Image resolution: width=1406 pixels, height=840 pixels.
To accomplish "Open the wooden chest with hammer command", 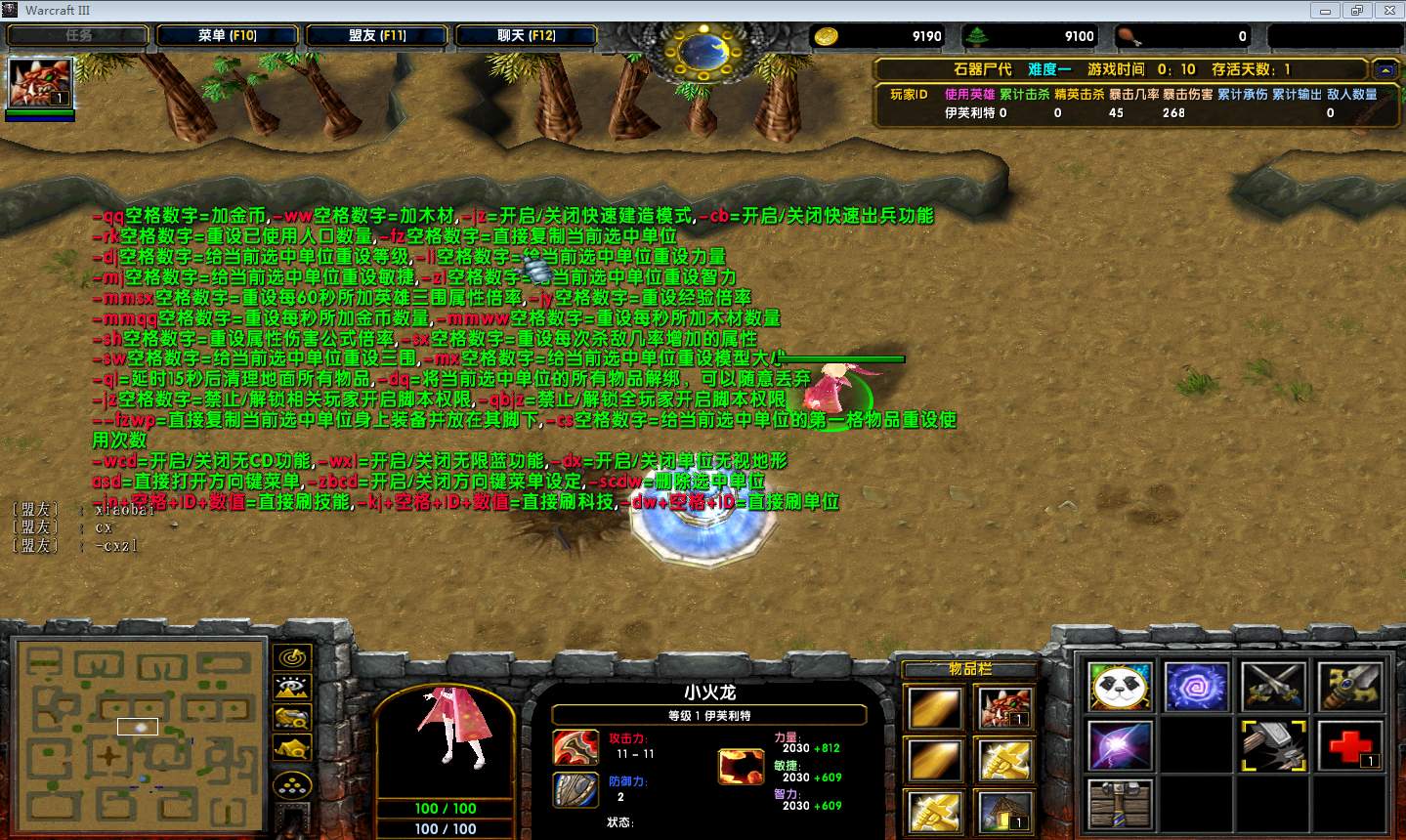I will (x=1120, y=806).
